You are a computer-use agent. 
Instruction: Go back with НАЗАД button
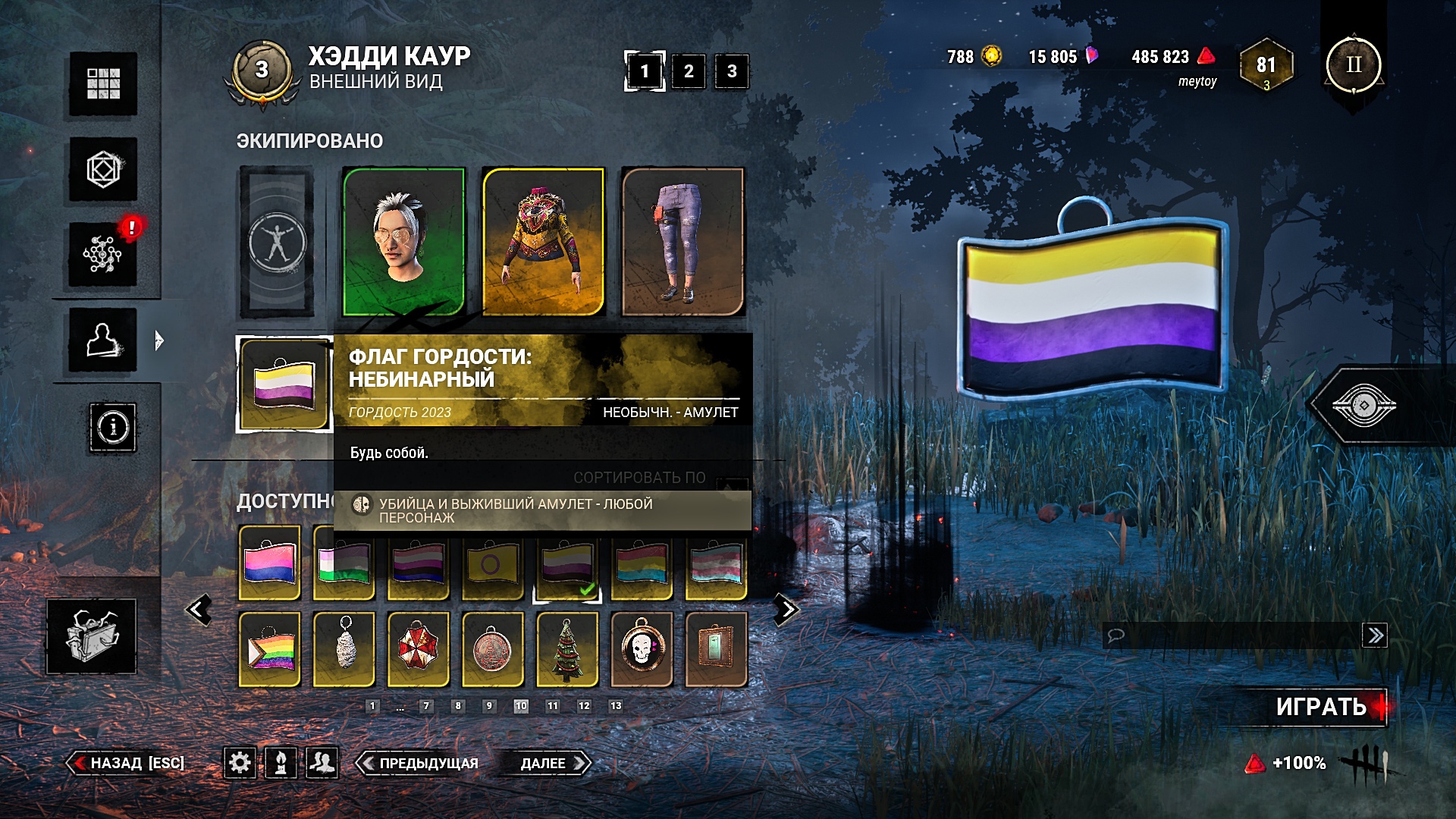click(x=129, y=763)
